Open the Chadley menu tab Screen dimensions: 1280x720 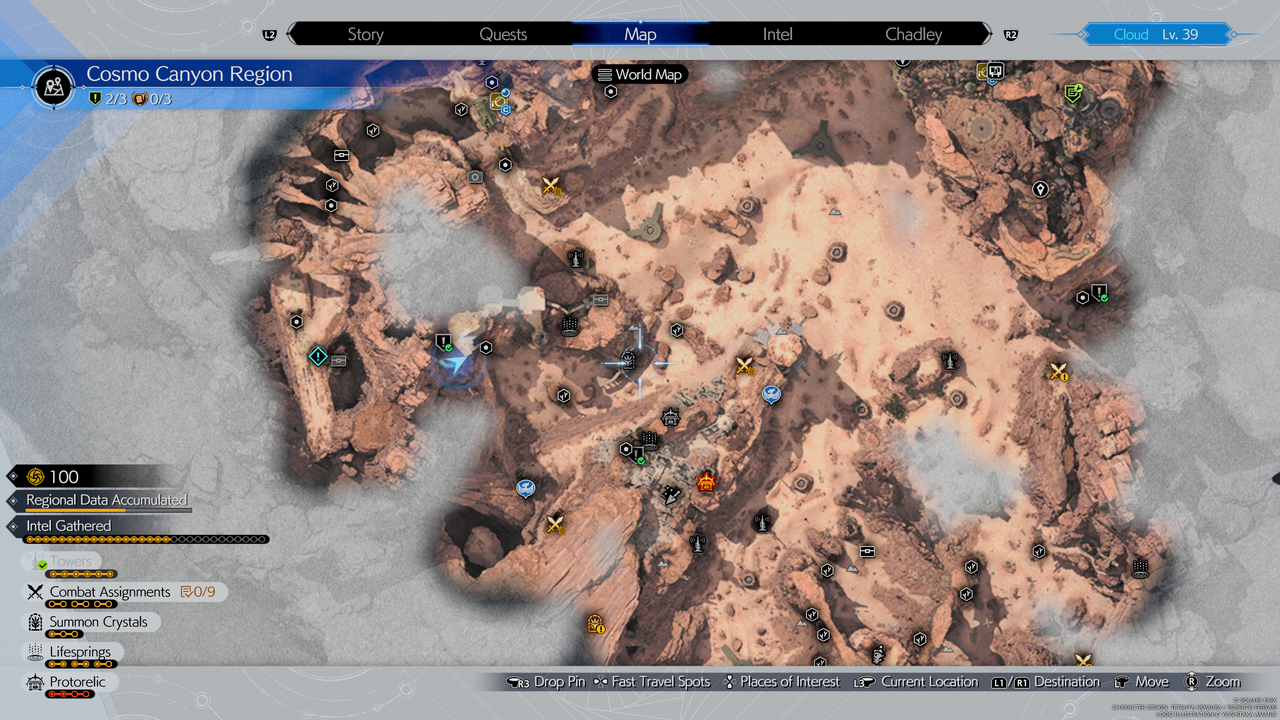(x=913, y=33)
